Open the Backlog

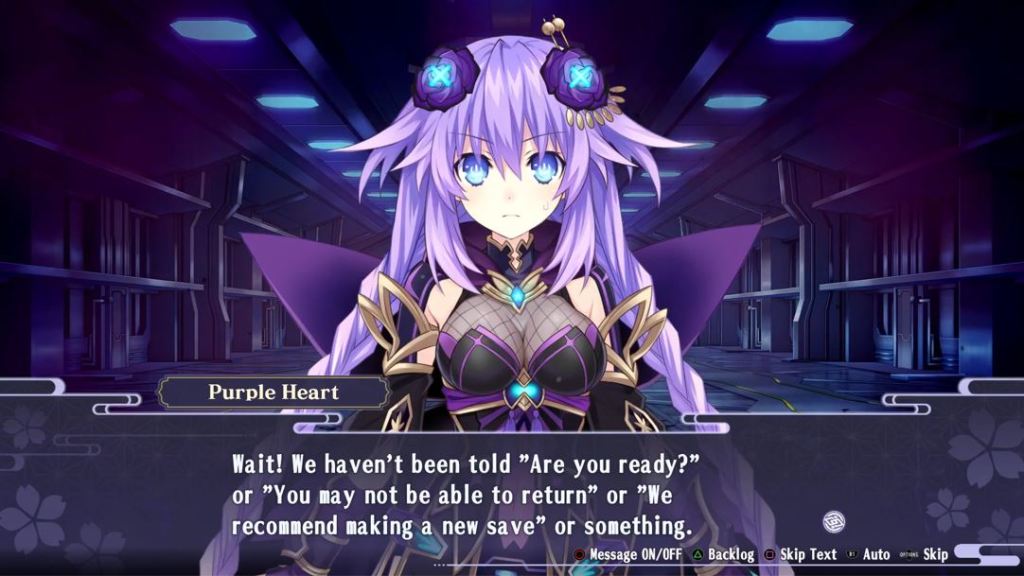[724, 554]
